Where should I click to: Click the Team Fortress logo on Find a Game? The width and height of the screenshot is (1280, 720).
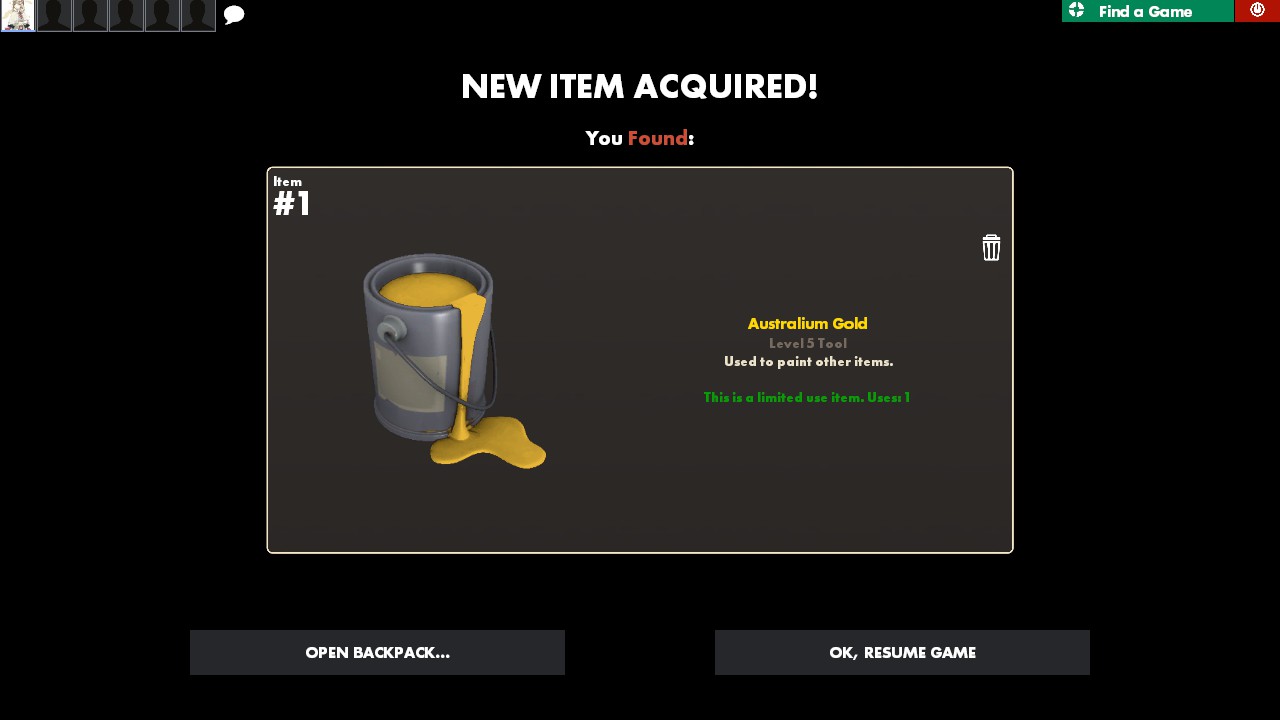[1077, 11]
